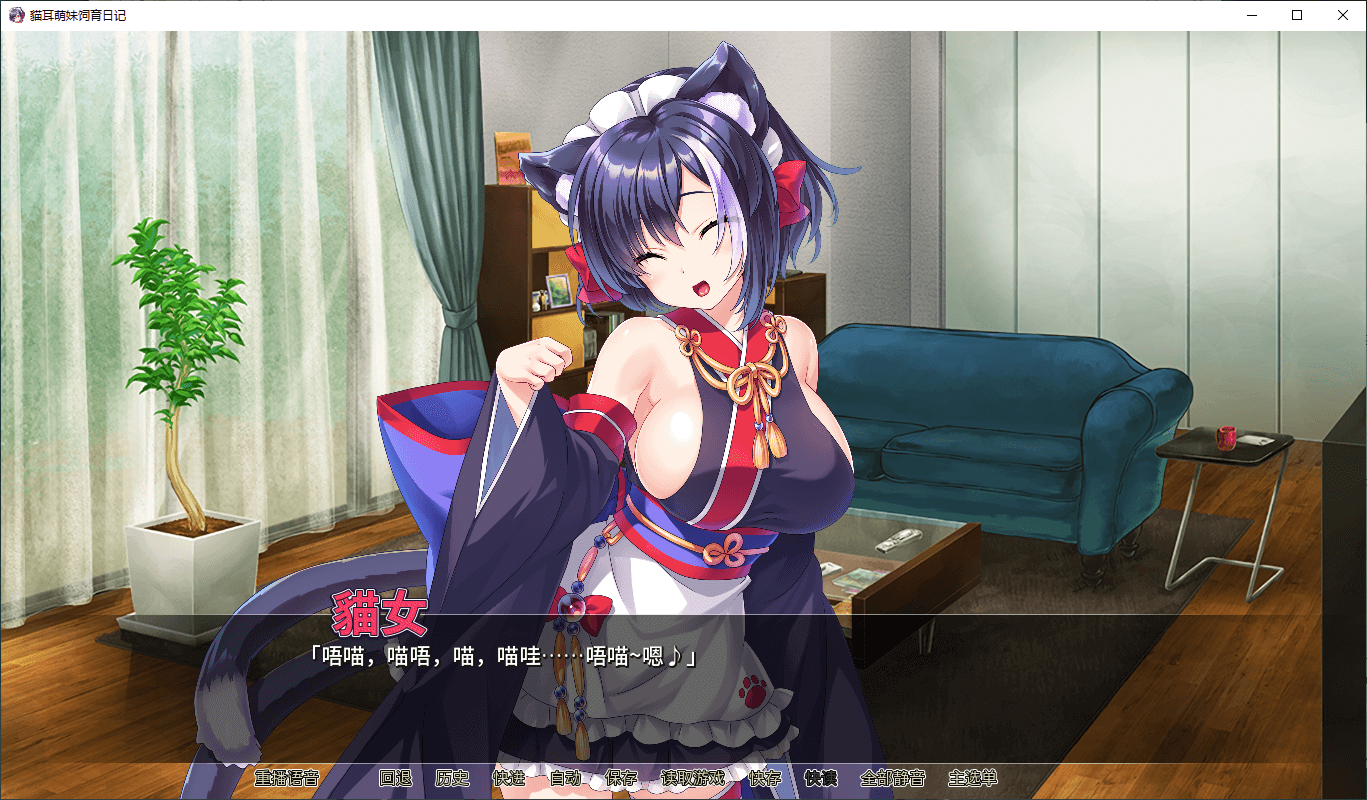
Task: Maximize the game window
Action: (1297, 15)
